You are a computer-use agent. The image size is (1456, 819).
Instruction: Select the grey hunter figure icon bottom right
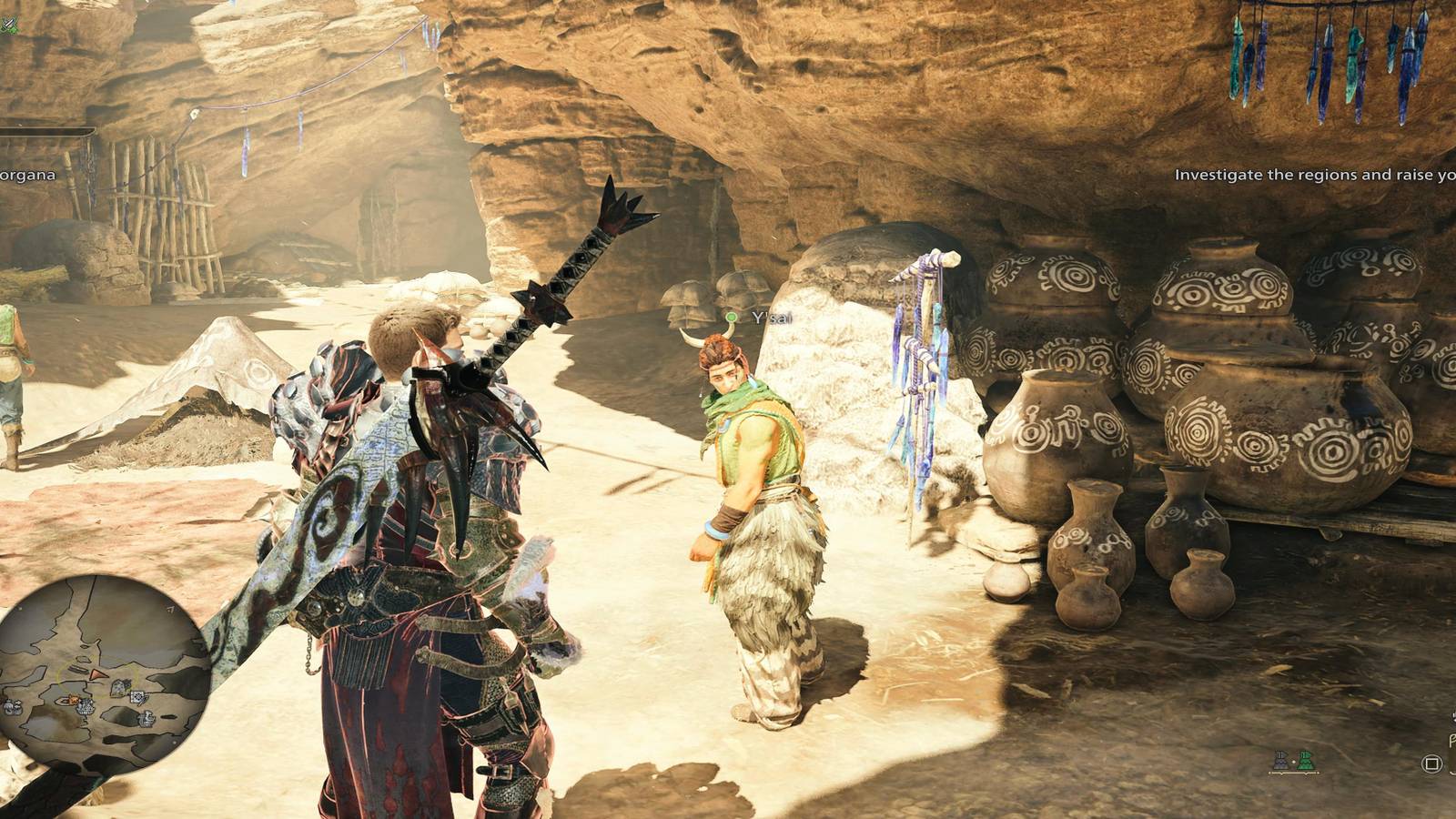point(1280,761)
